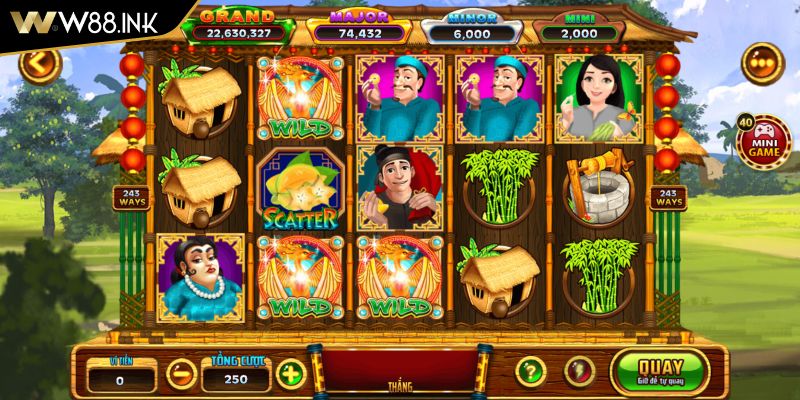Spin the reels with the QUAY button
Screen dimensions: 800x400
pos(659,371)
